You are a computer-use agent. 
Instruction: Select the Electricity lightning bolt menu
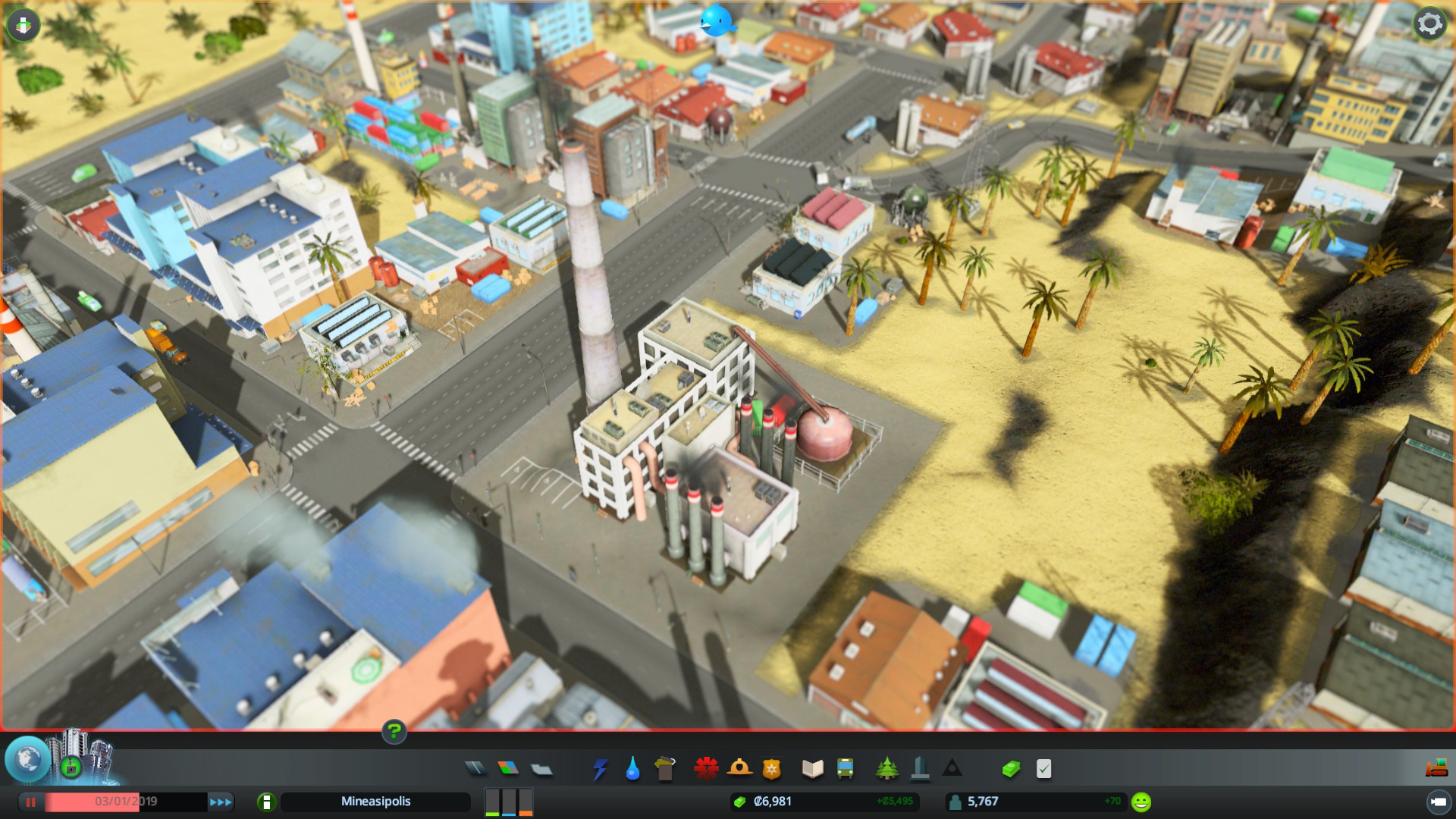click(x=600, y=769)
